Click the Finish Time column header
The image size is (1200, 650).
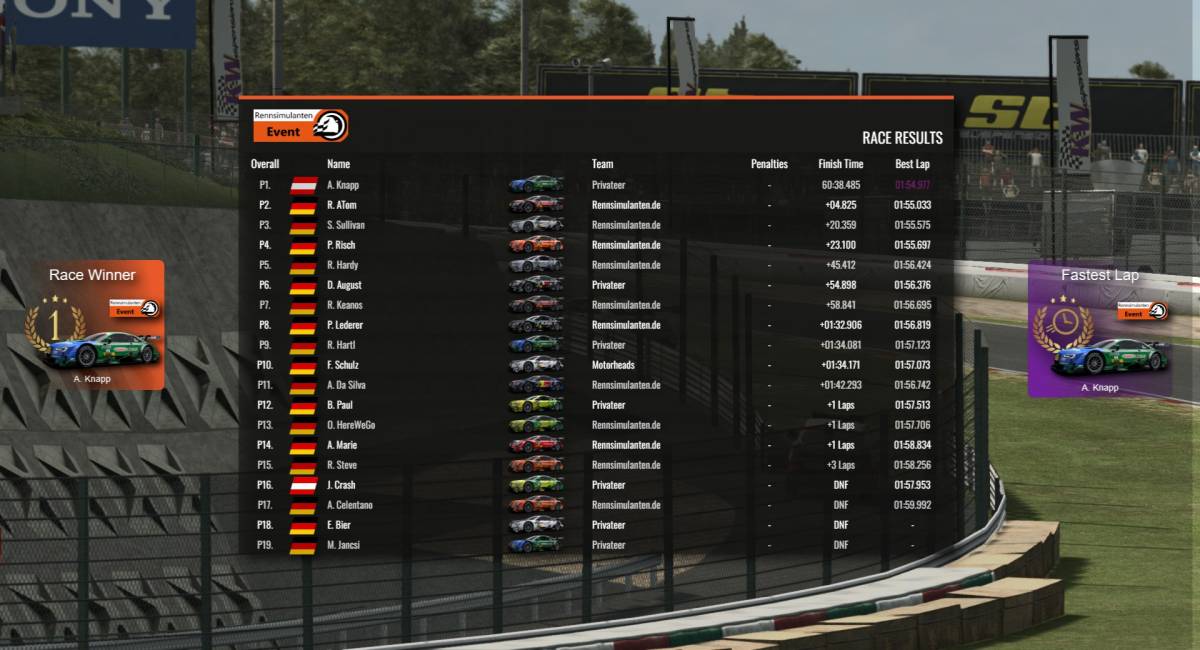coord(840,164)
